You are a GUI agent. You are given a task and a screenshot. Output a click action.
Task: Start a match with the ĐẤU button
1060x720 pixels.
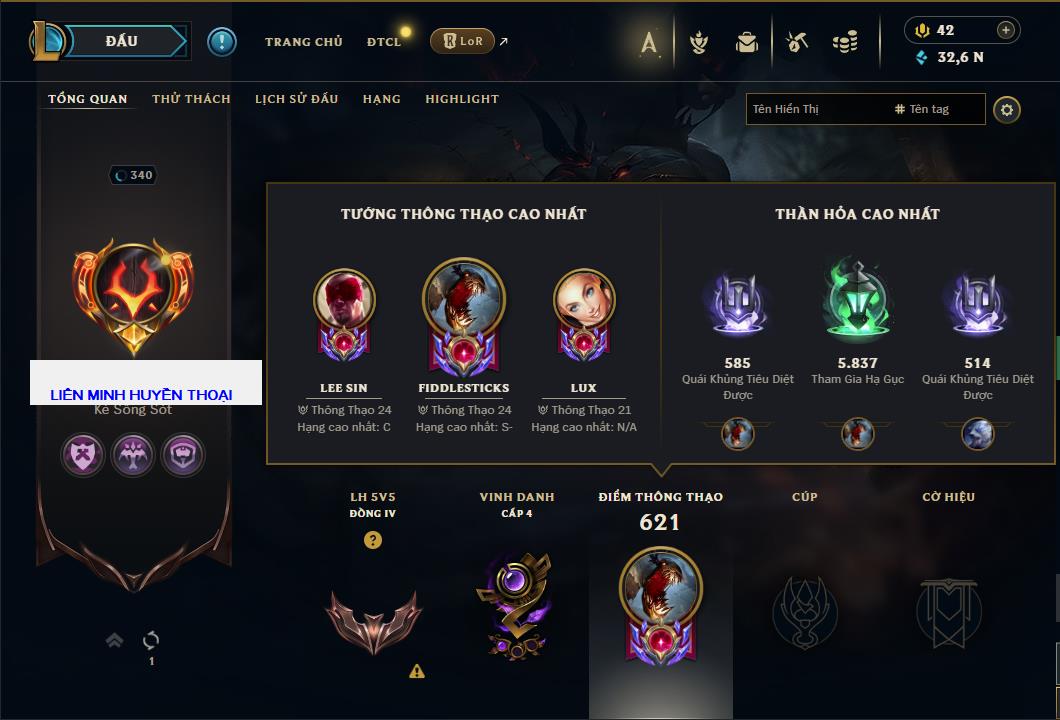coord(121,41)
